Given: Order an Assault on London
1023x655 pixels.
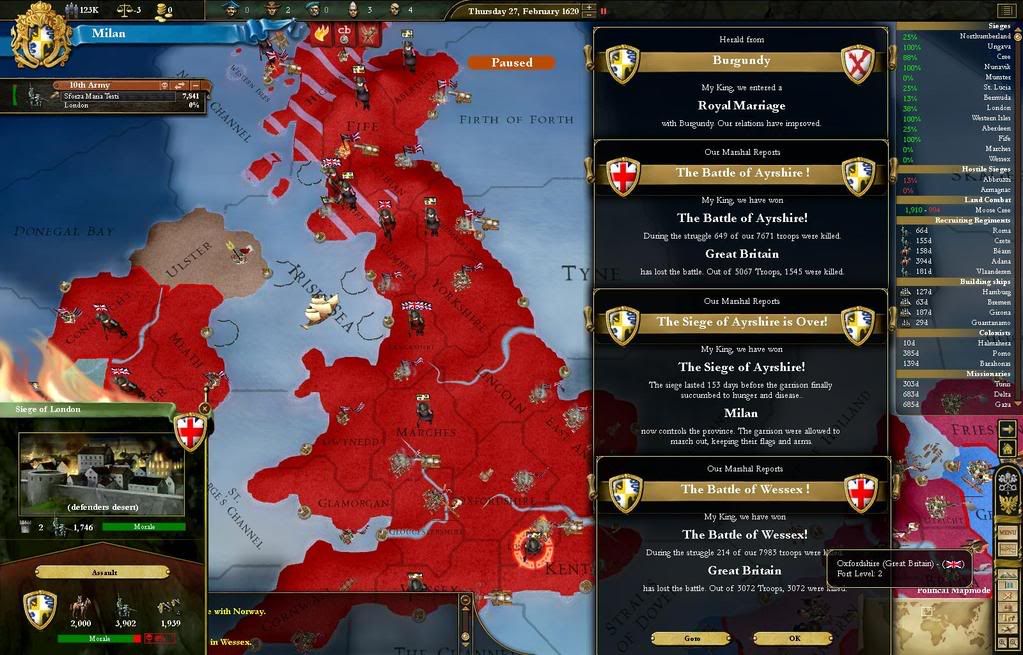Looking at the screenshot, I should [x=104, y=572].
